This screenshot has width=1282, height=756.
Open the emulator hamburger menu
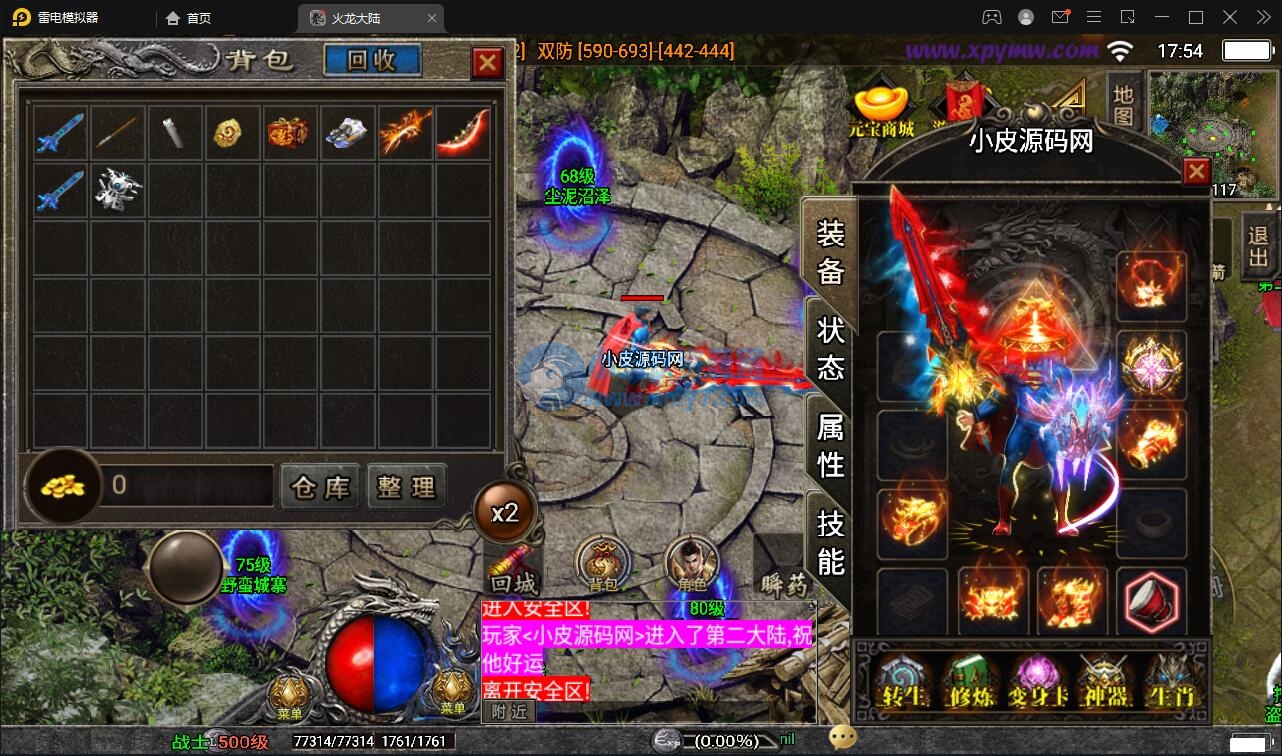tap(1094, 16)
